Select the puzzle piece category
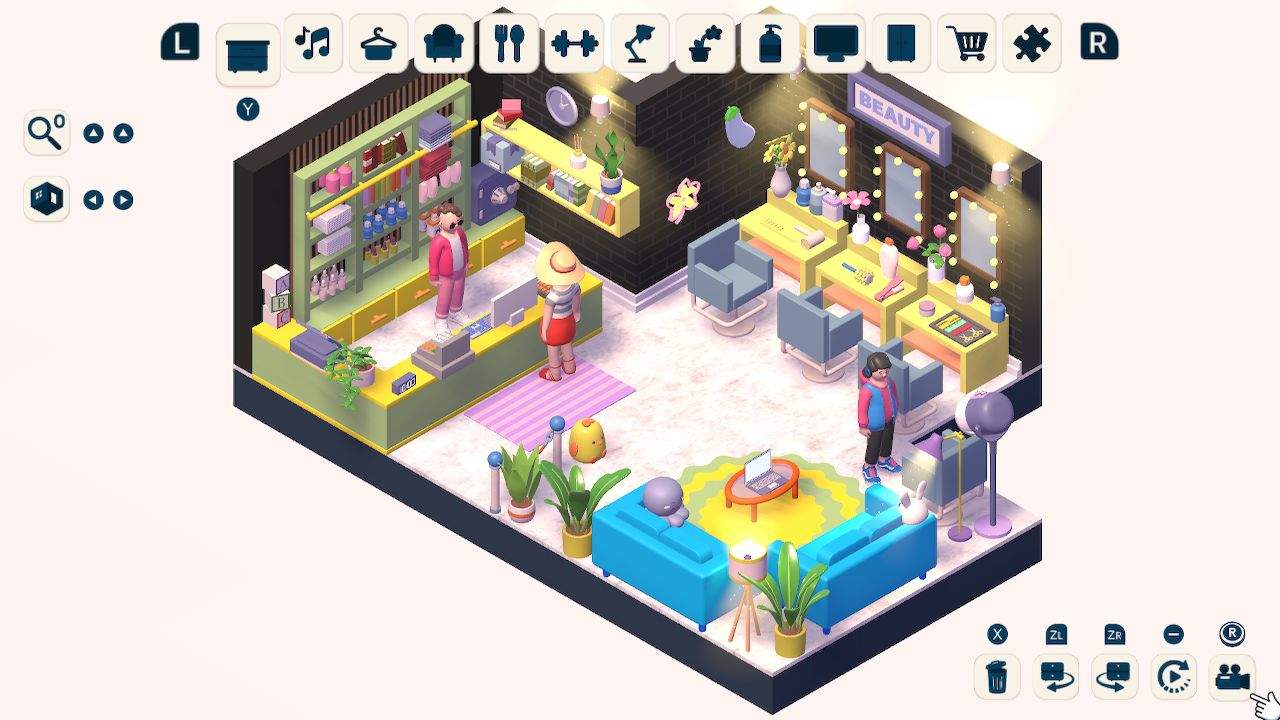The width and height of the screenshot is (1280, 720). 1031,44
